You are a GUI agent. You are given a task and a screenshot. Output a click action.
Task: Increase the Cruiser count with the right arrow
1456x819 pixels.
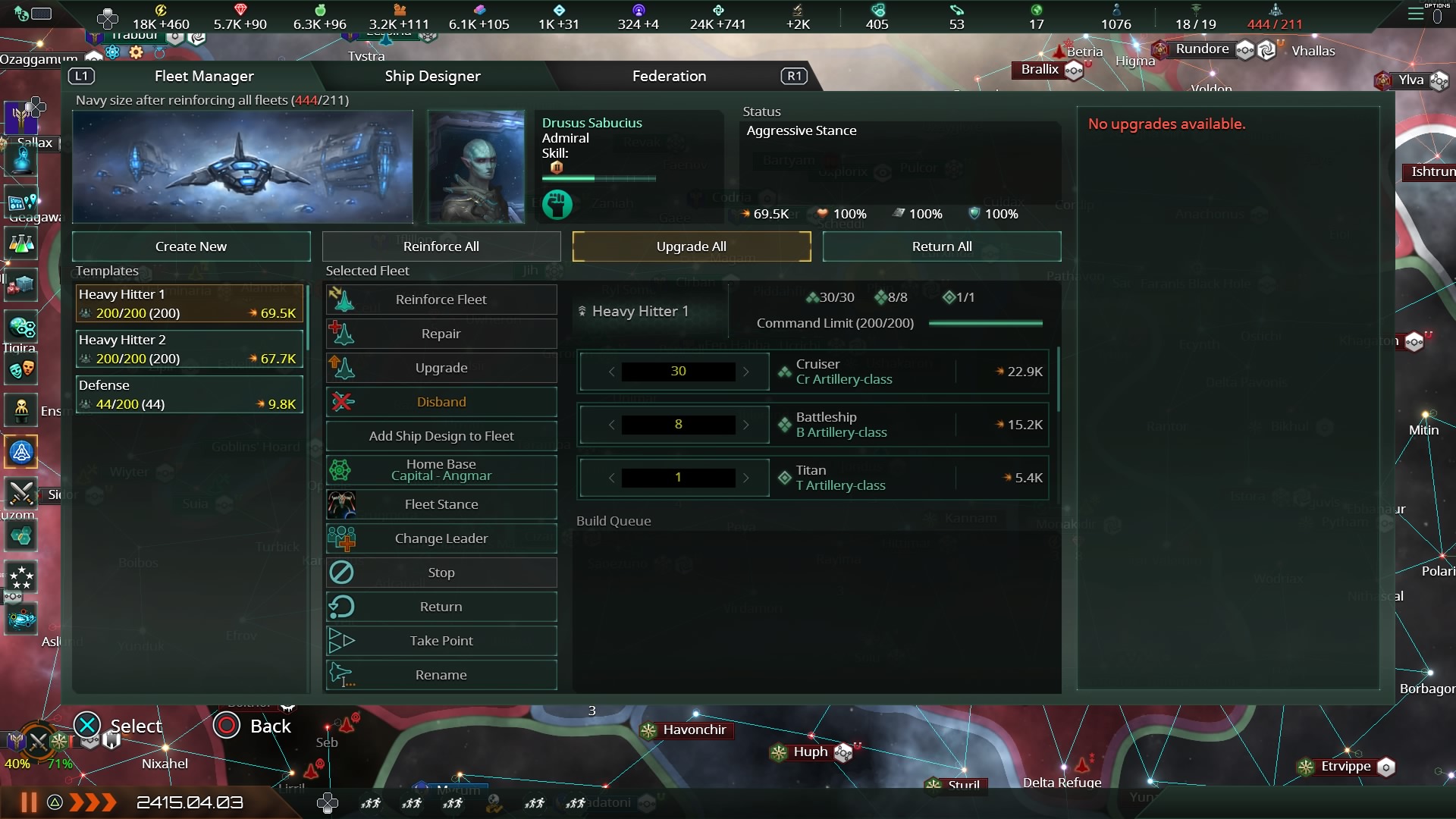click(747, 372)
